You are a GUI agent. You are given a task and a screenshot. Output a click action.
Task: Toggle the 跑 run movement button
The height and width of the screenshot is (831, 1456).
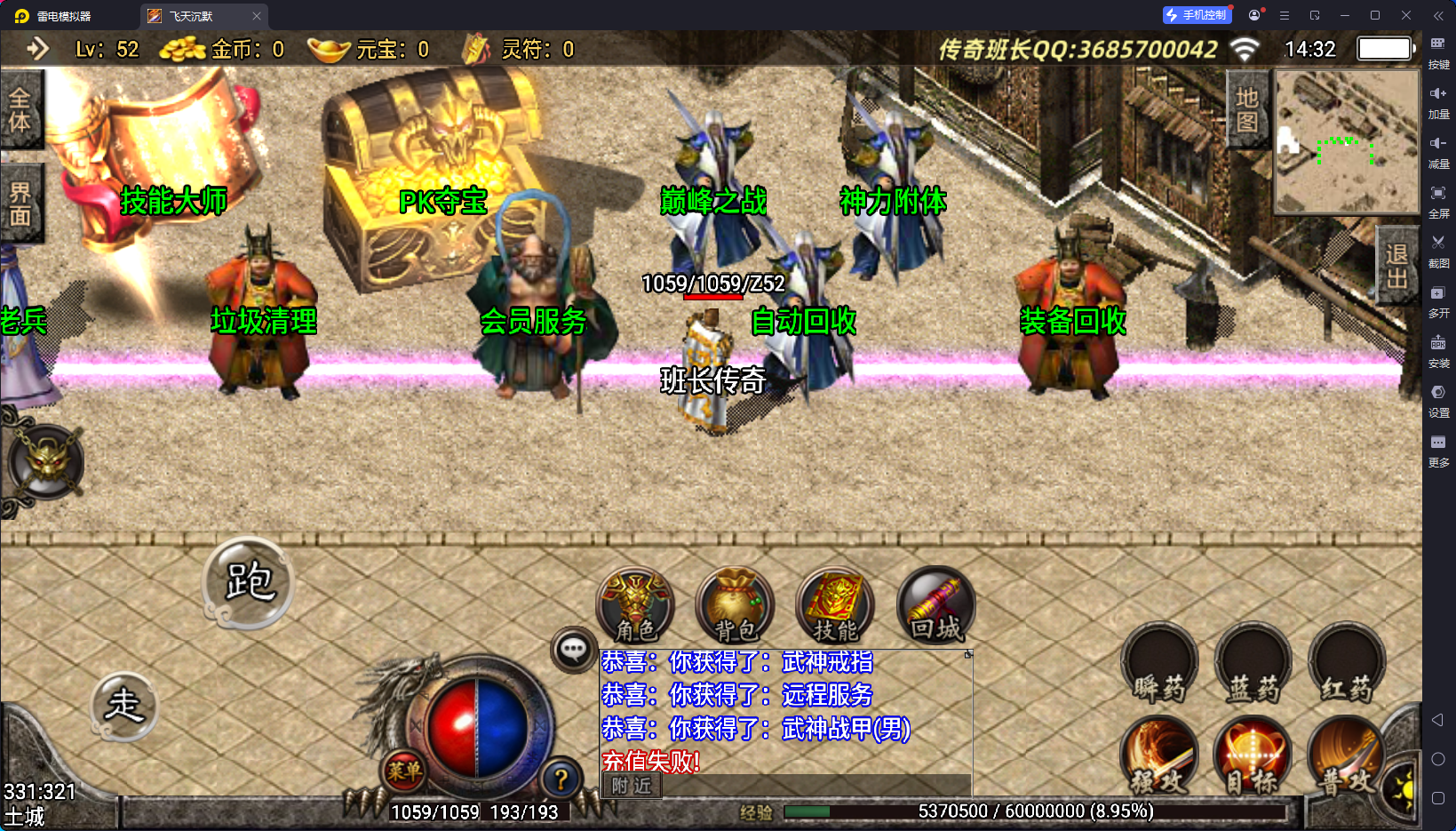[x=248, y=582]
